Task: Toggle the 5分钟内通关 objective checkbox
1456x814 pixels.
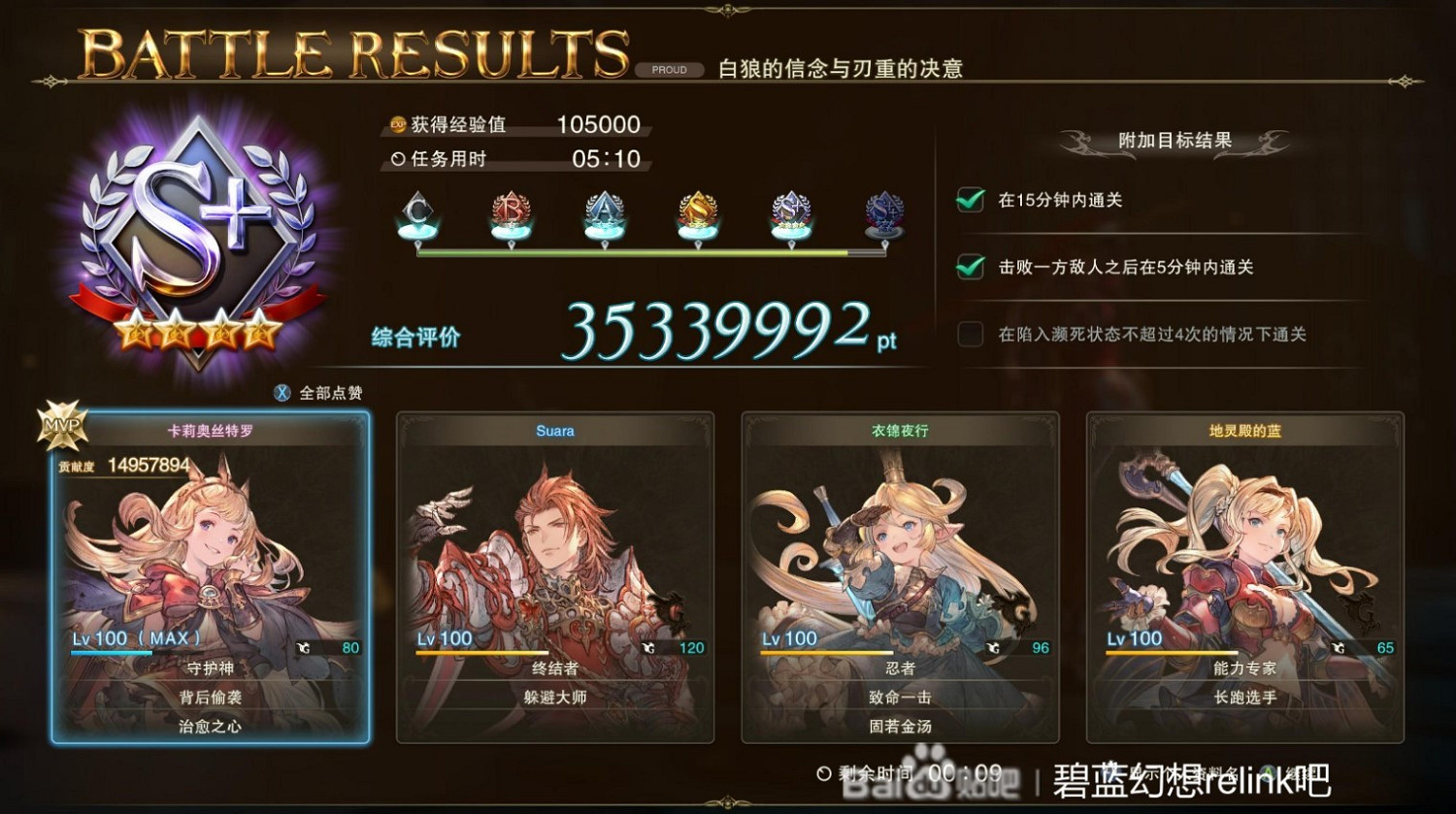Action: (970, 268)
